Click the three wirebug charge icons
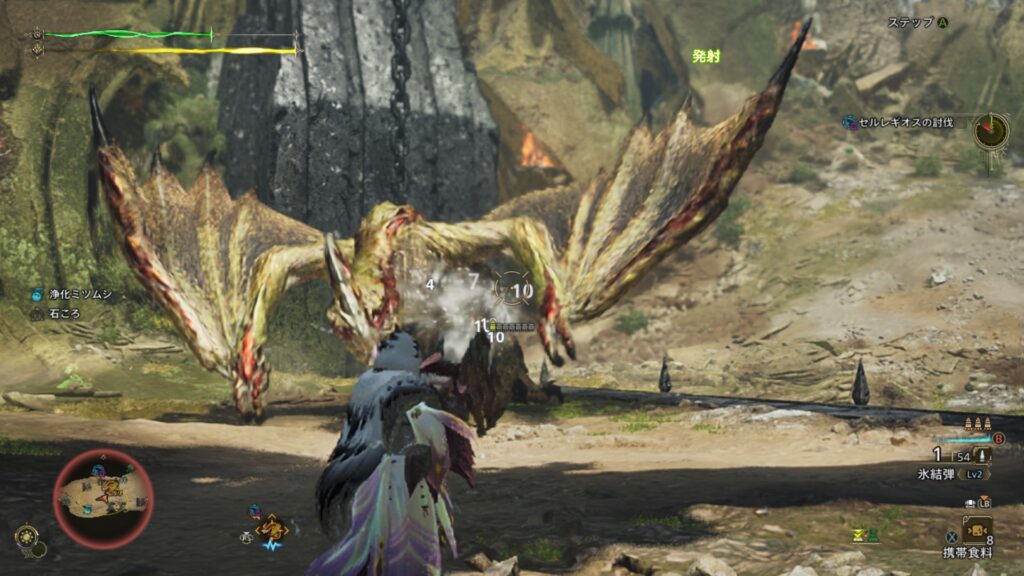The width and height of the screenshot is (1024, 576). [982, 423]
